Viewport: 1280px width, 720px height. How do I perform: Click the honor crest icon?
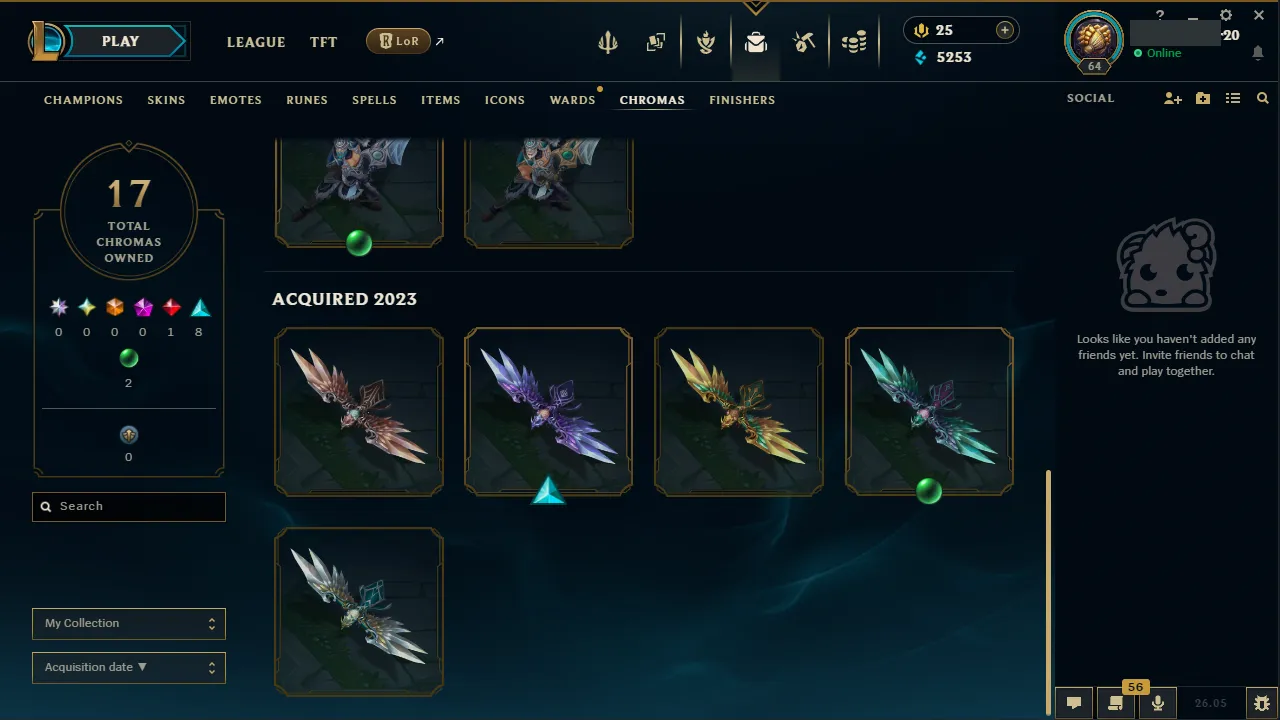click(706, 42)
